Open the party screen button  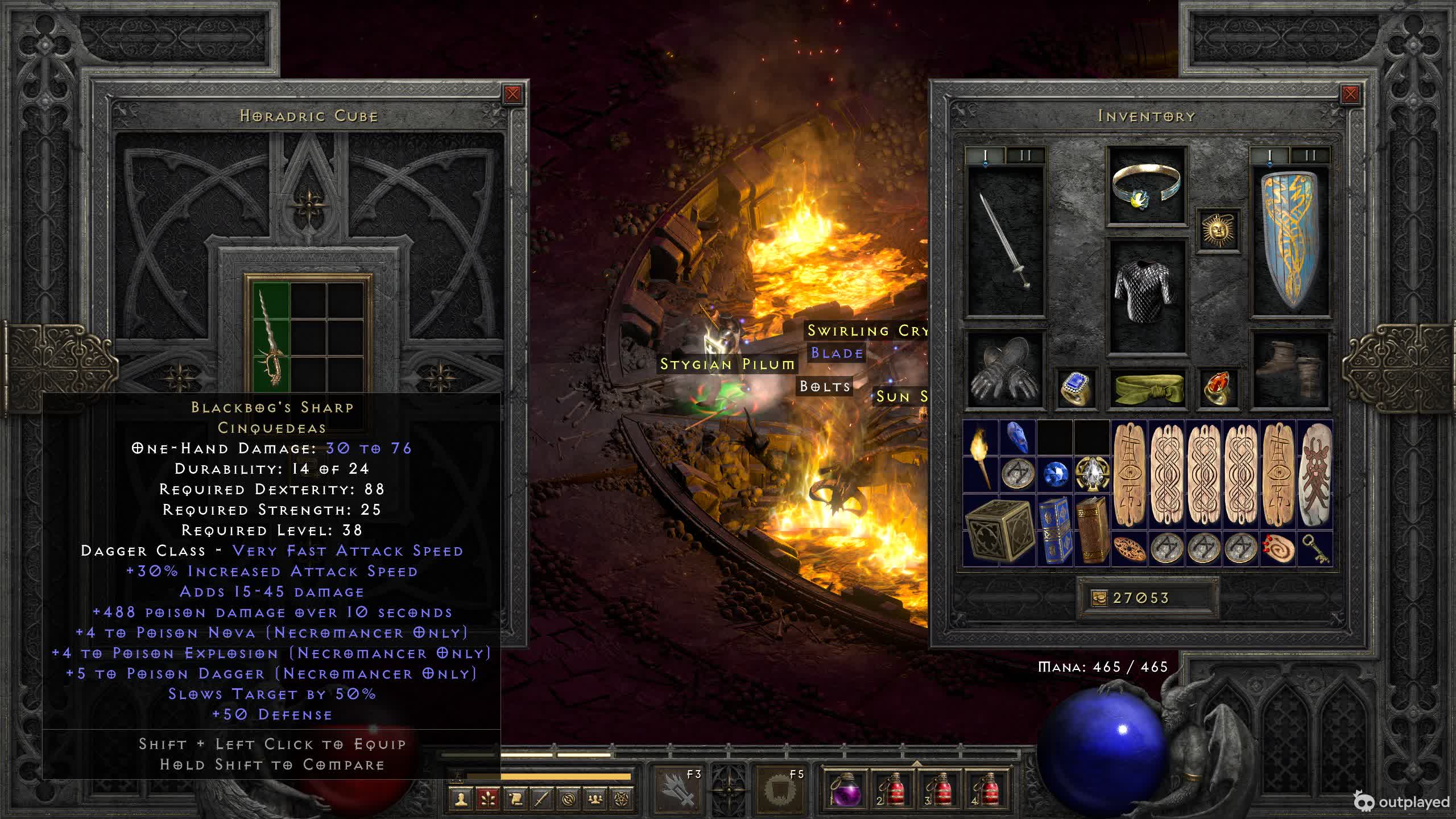tap(595, 799)
